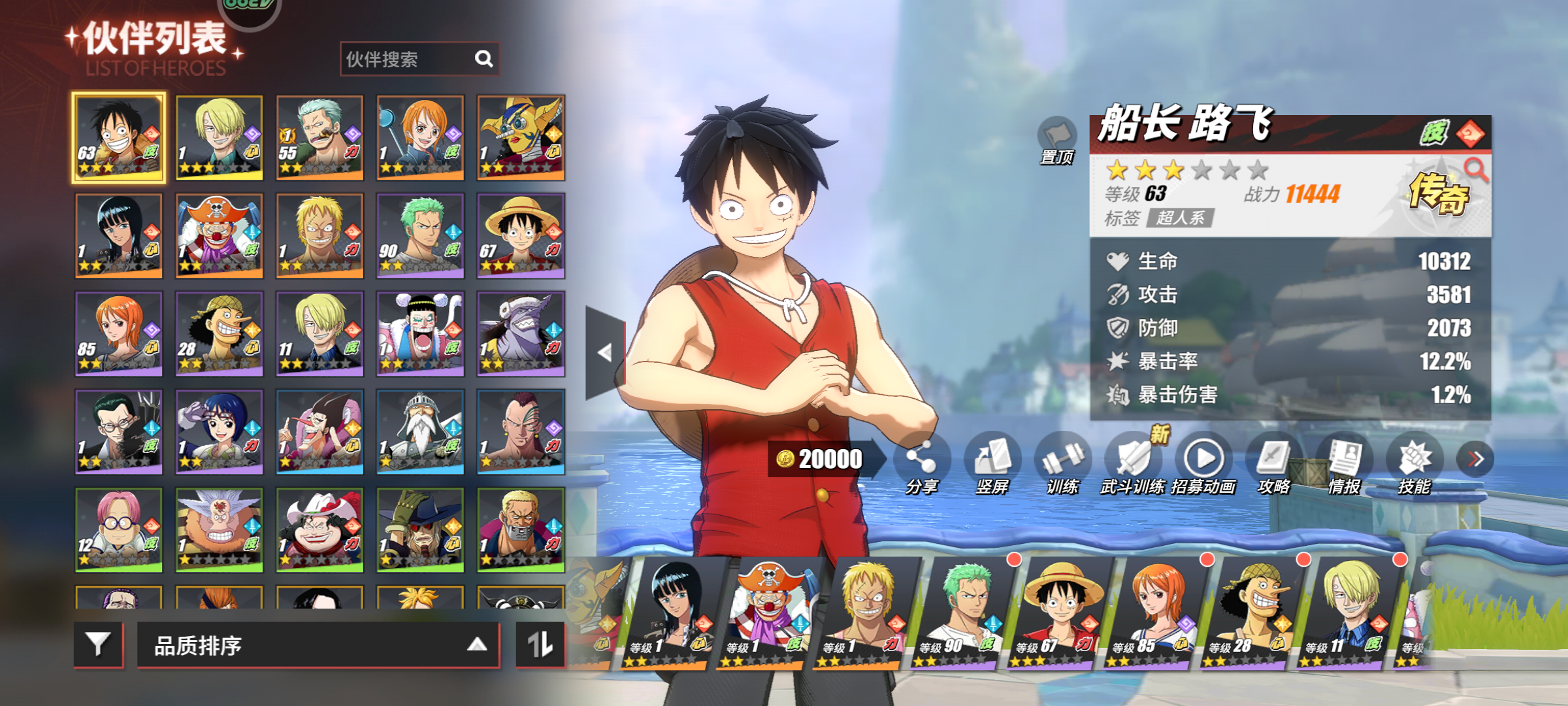Toggle the sort order arrows button
This screenshot has height=706, width=1568.
540,645
